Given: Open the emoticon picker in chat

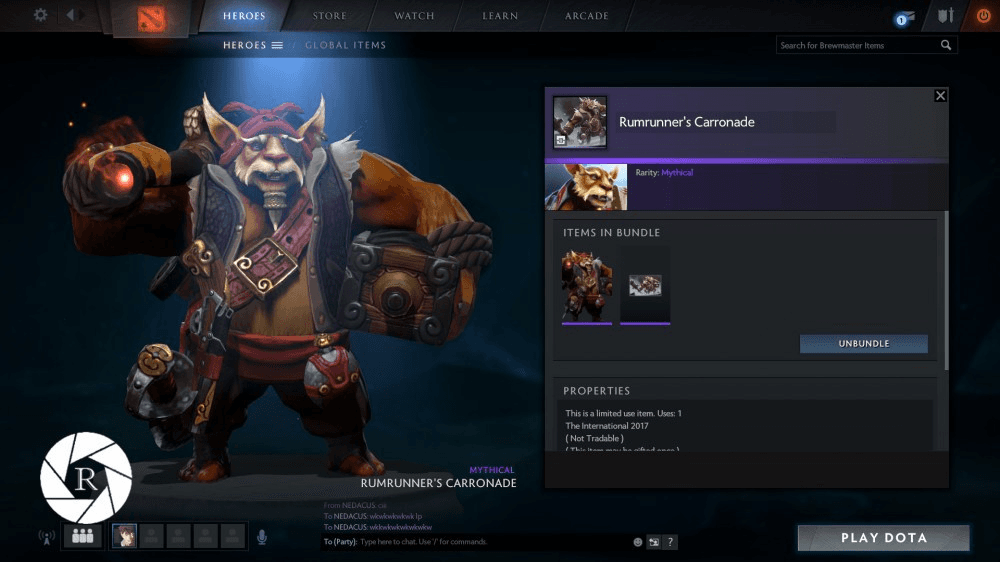Looking at the screenshot, I should (x=638, y=542).
